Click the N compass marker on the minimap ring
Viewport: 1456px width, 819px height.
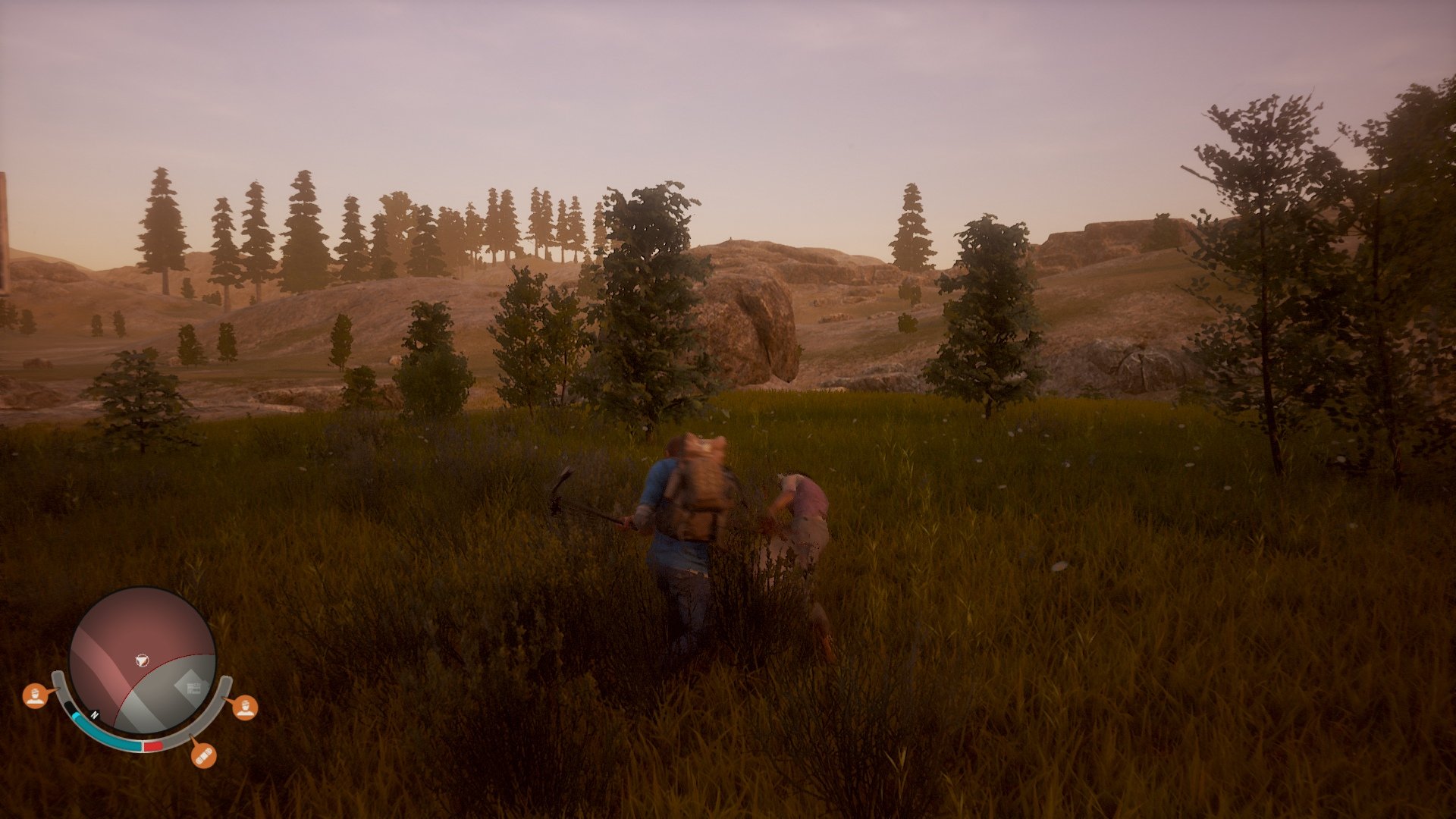pyautogui.click(x=95, y=714)
